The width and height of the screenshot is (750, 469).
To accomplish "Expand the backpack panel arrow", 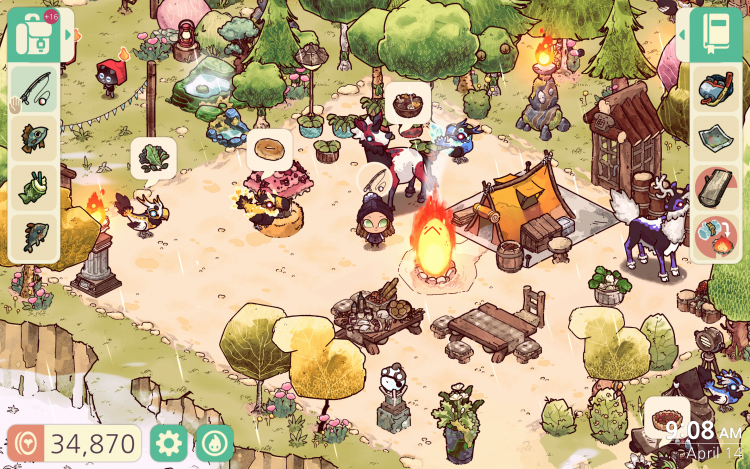I will pyautogui.click(x=69, y=34).
